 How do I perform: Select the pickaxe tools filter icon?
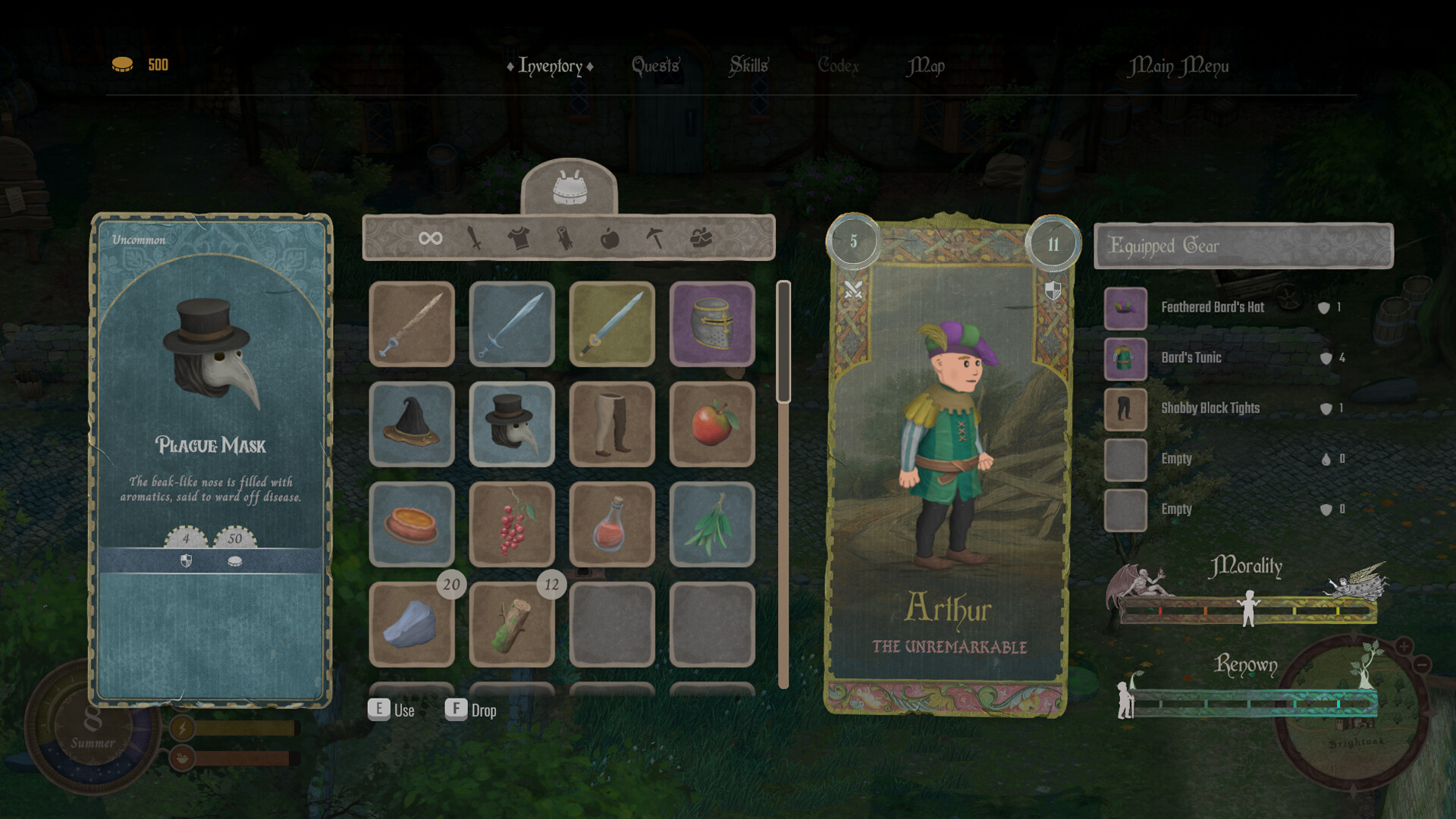coord(656,237)
